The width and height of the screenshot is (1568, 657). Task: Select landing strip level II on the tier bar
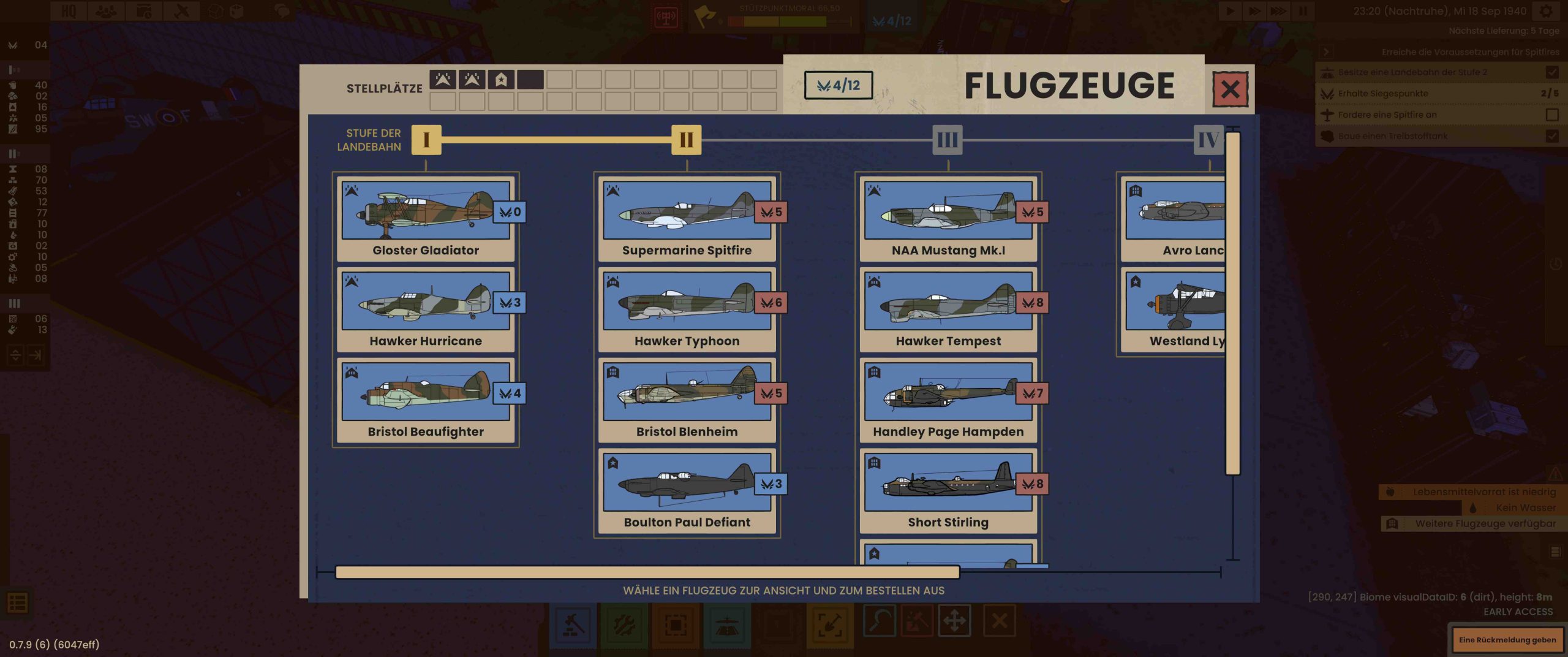click(x=686, y=140)
